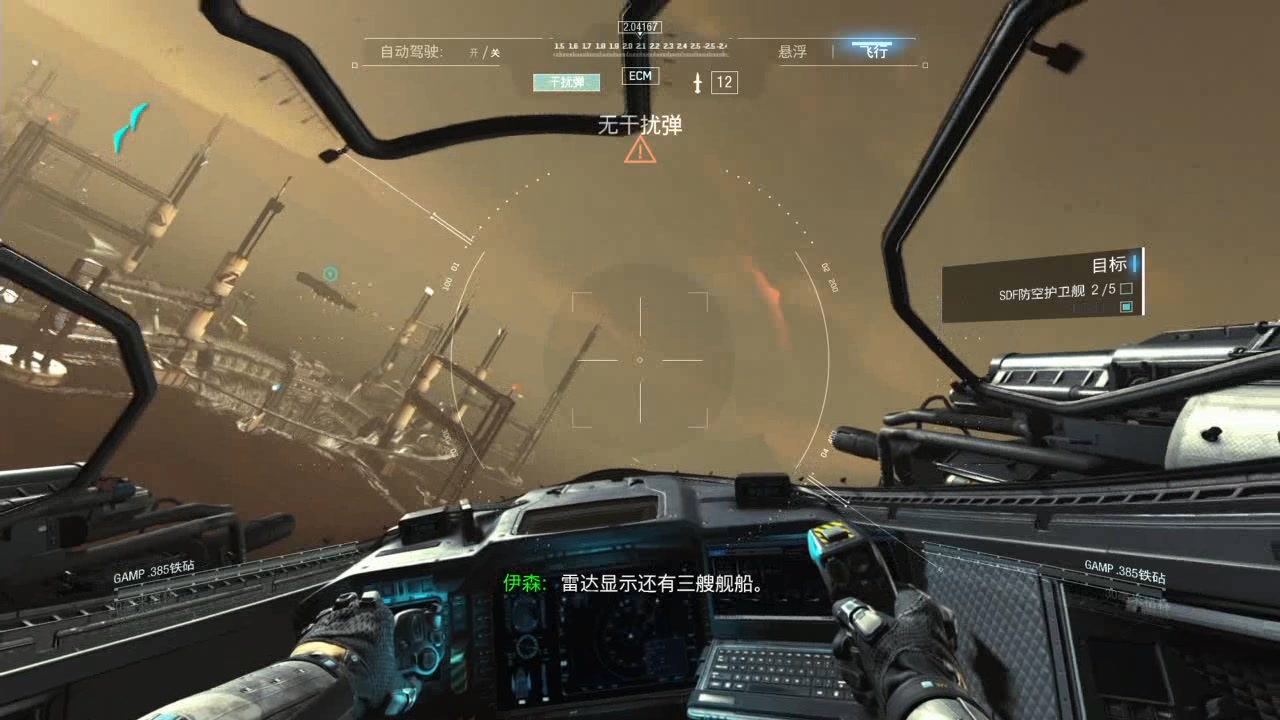Click the missile icon beside the 12 counter

click(x=698, y=83)
